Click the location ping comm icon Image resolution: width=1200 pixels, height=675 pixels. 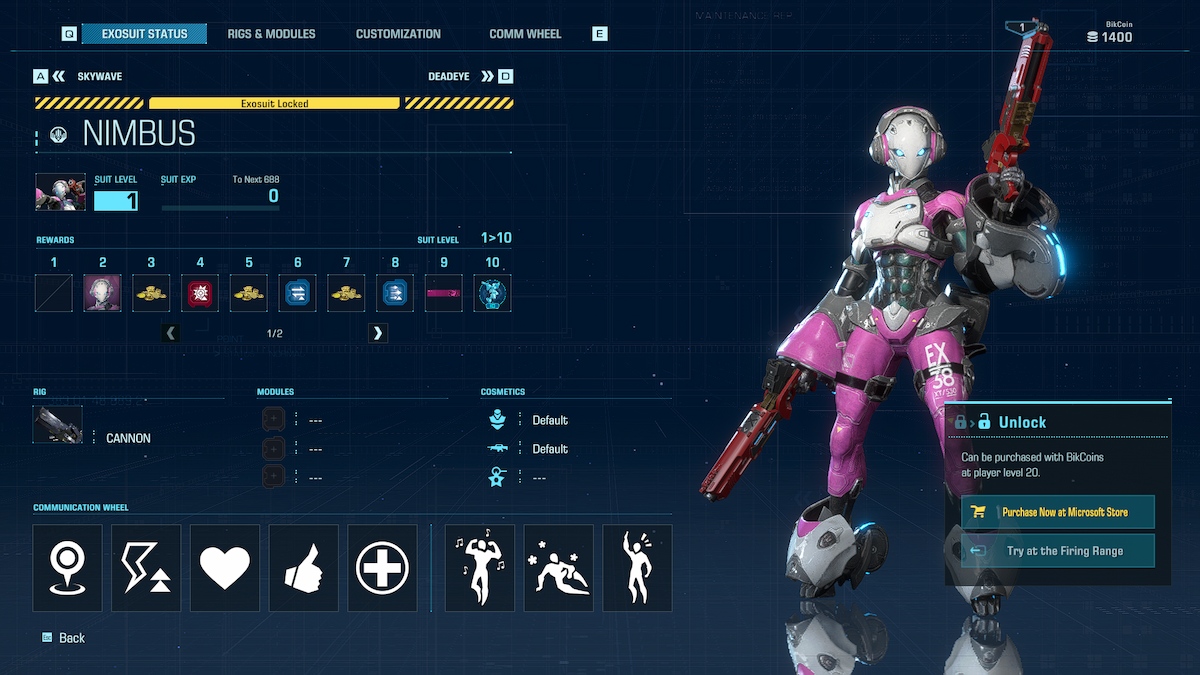[x=68, y=568]
